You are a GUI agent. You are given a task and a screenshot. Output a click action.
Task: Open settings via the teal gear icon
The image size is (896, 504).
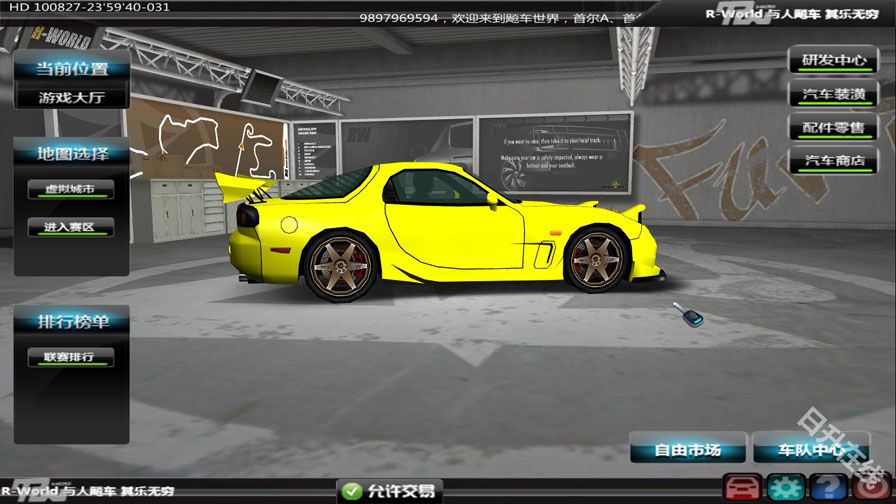point(786,489)
